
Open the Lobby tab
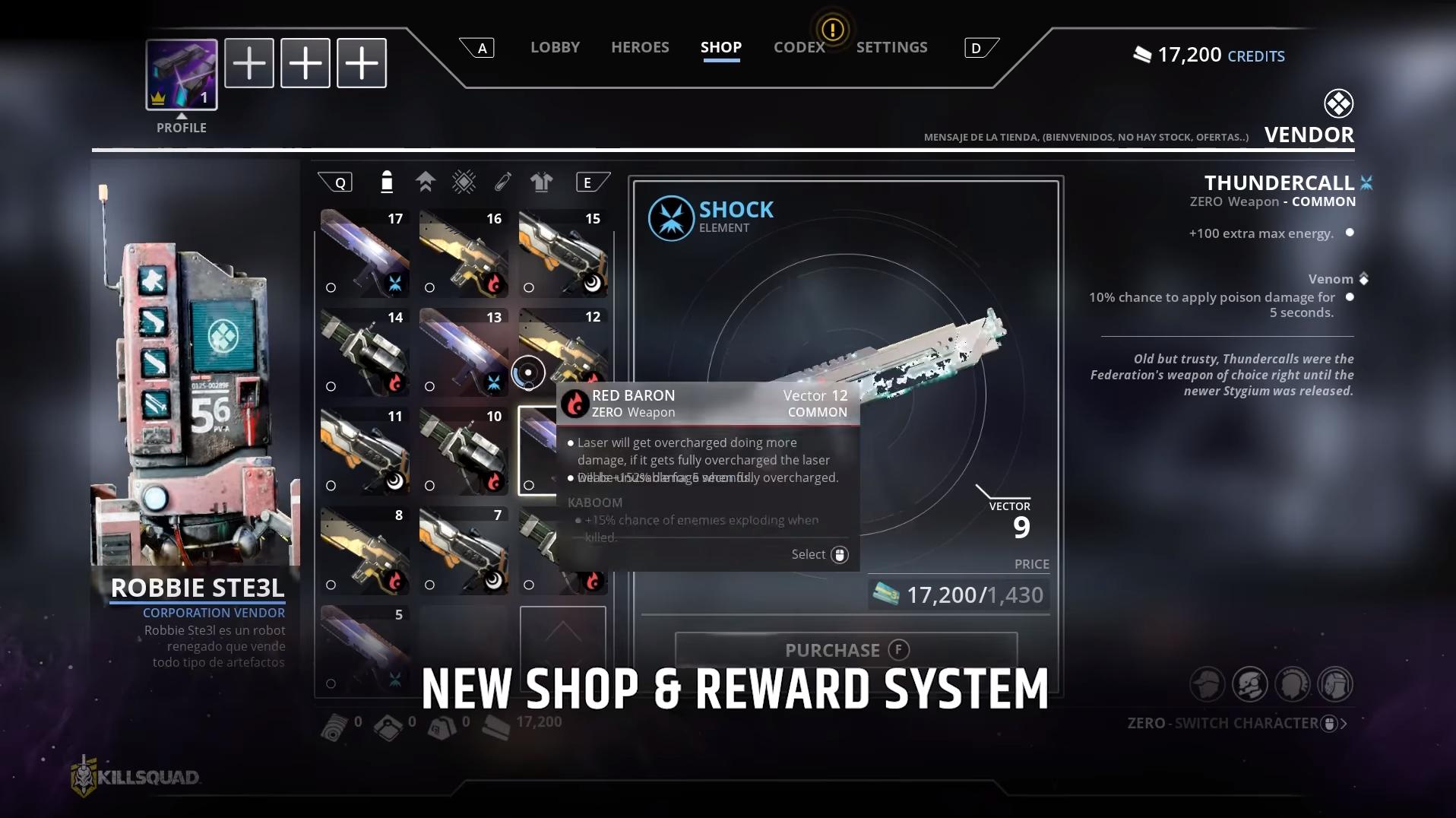pos(555,47)
